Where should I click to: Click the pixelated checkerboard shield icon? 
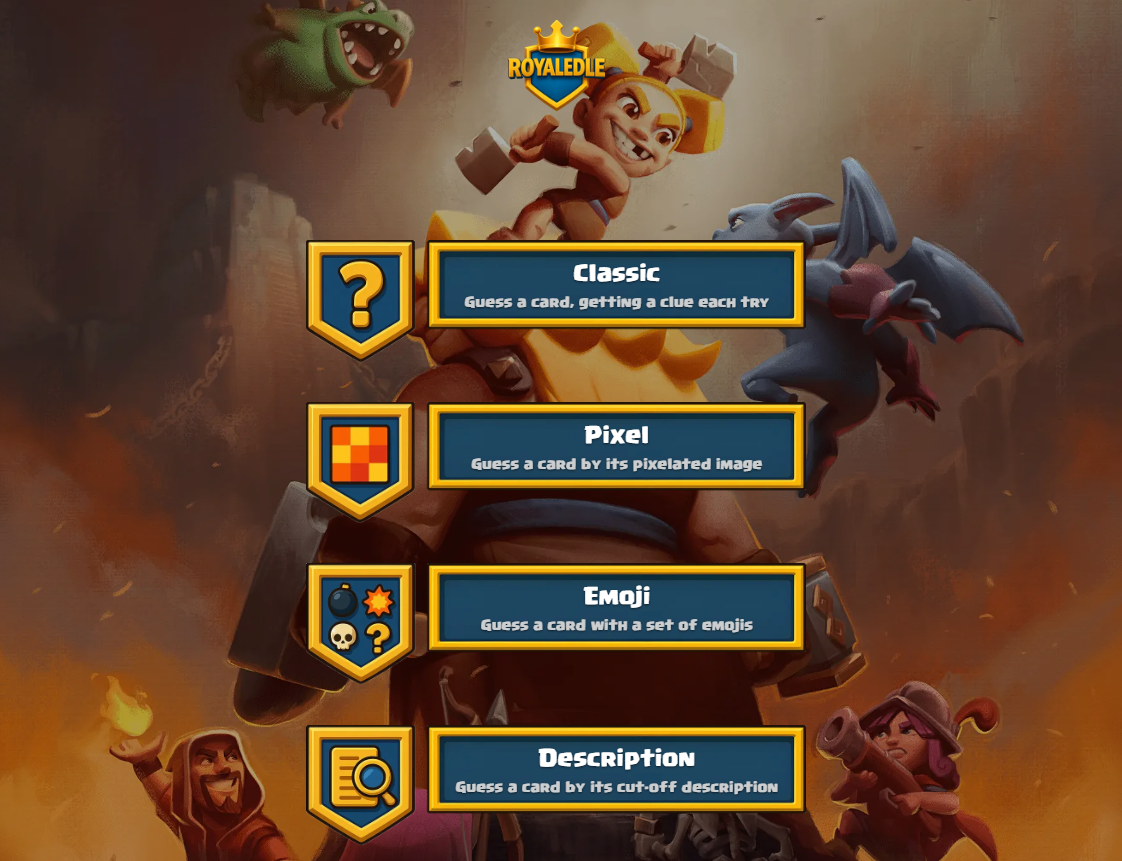pyautogui.click(x=360, y=458)
